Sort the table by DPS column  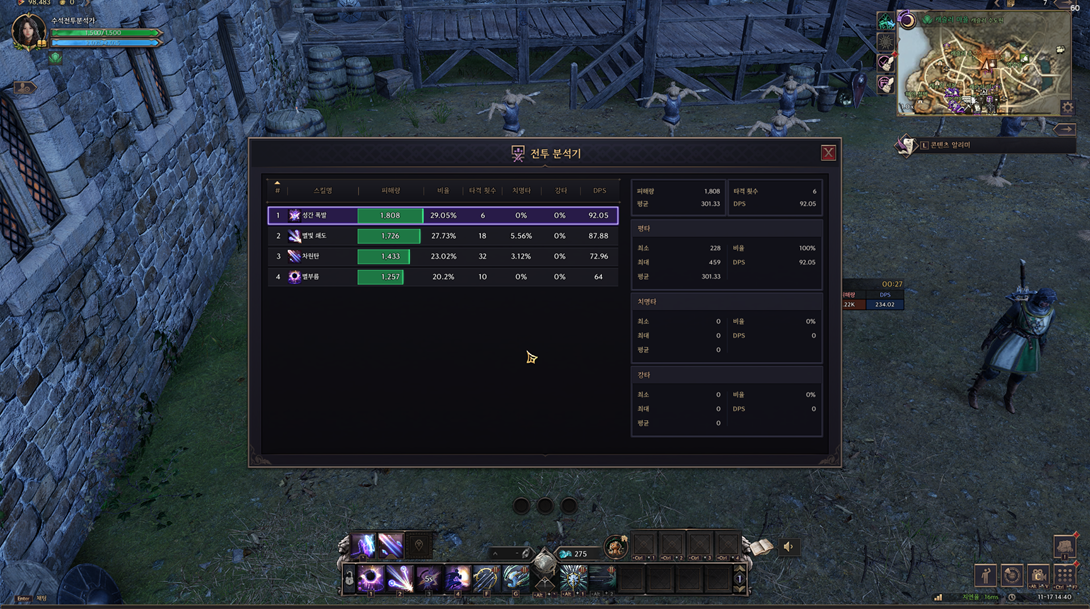[599, 190]
